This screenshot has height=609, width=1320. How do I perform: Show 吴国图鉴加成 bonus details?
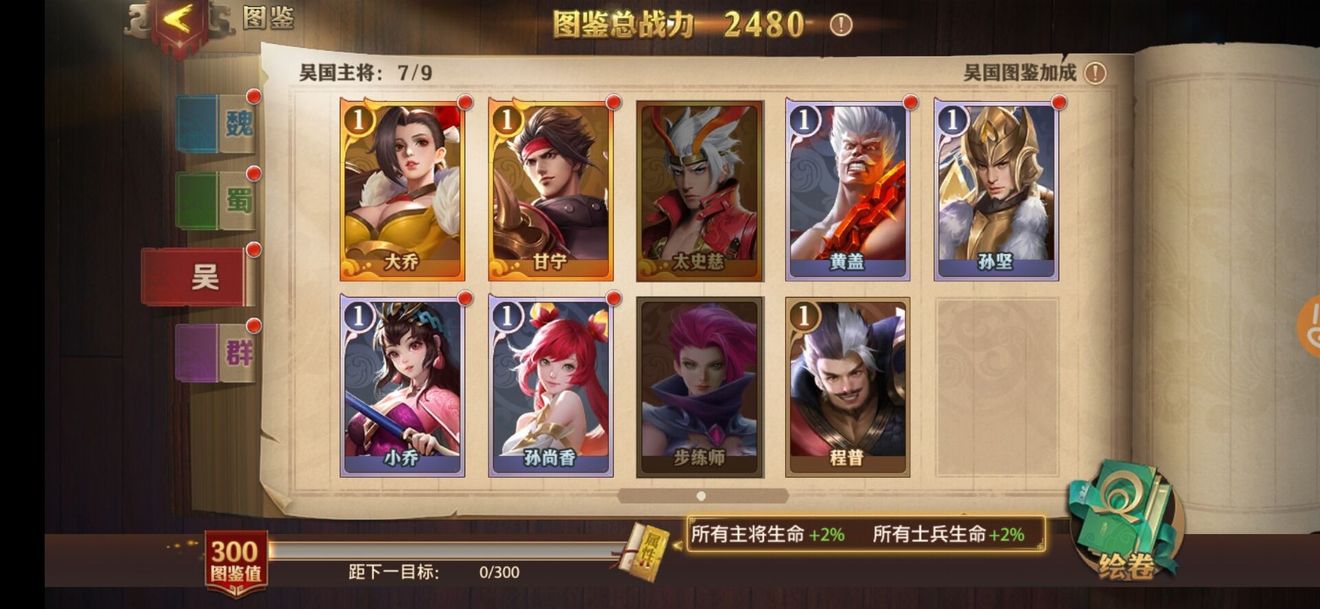click(x=1096, y=73)
